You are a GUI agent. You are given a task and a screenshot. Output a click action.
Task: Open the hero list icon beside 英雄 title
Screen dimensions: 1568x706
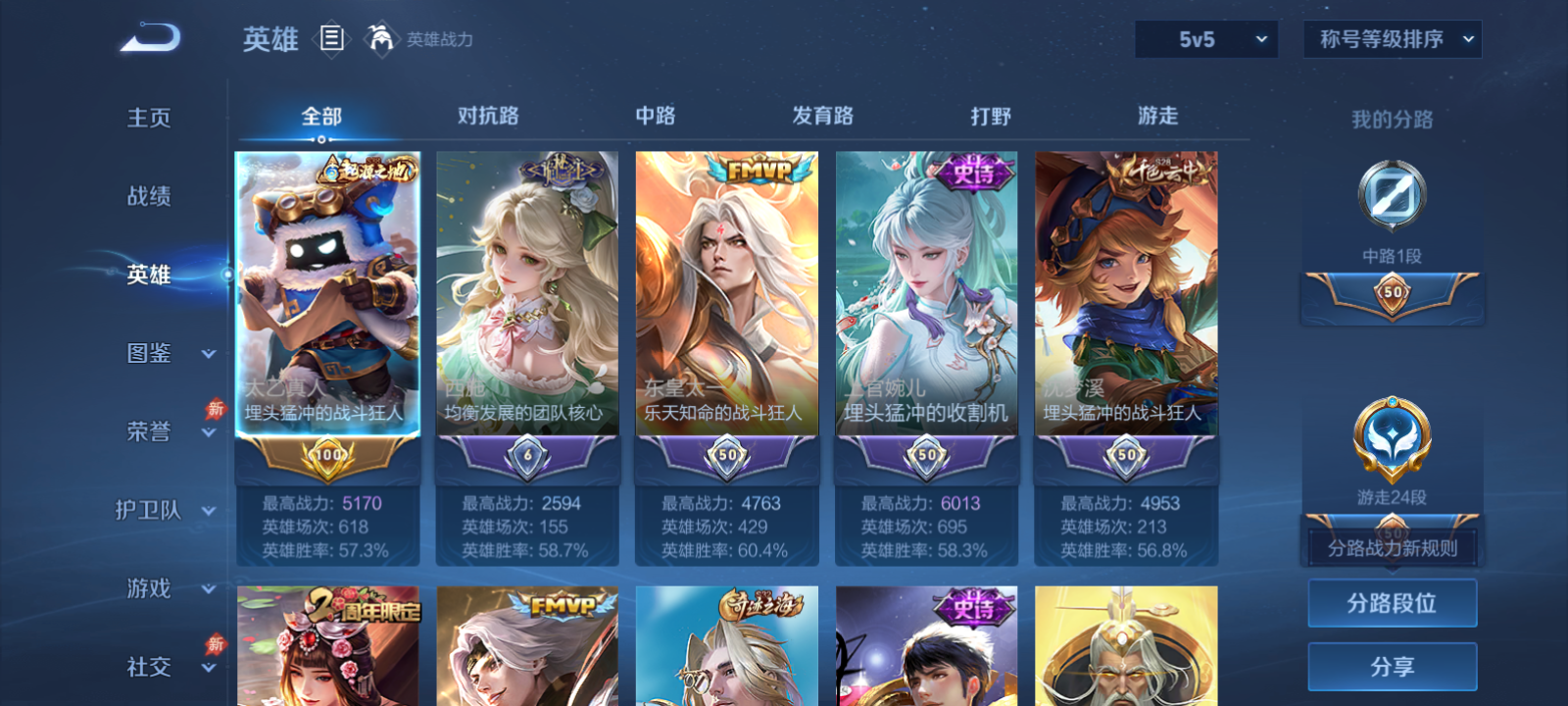pyautogui.click(x=329, y=39)
